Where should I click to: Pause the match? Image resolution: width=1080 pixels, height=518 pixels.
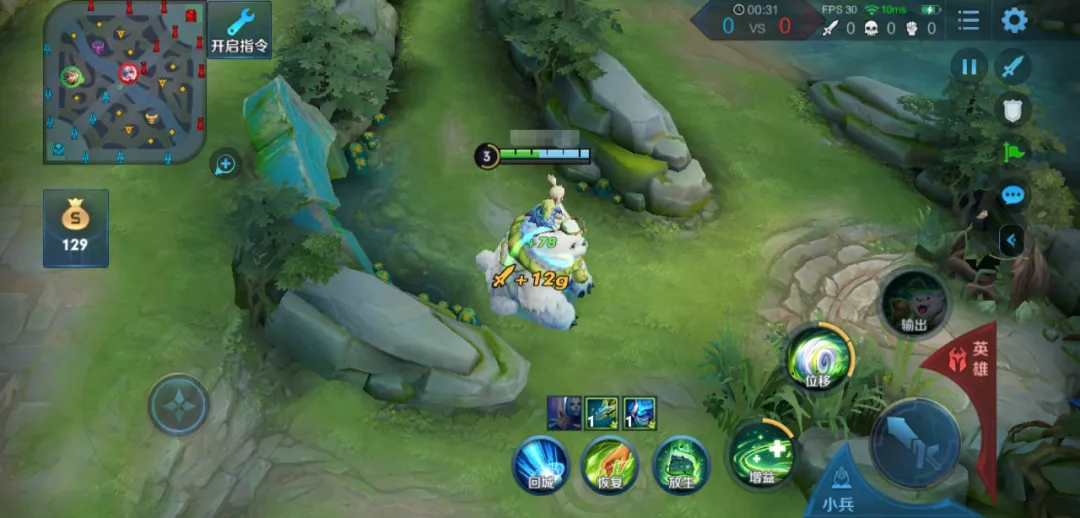point(968,67)
